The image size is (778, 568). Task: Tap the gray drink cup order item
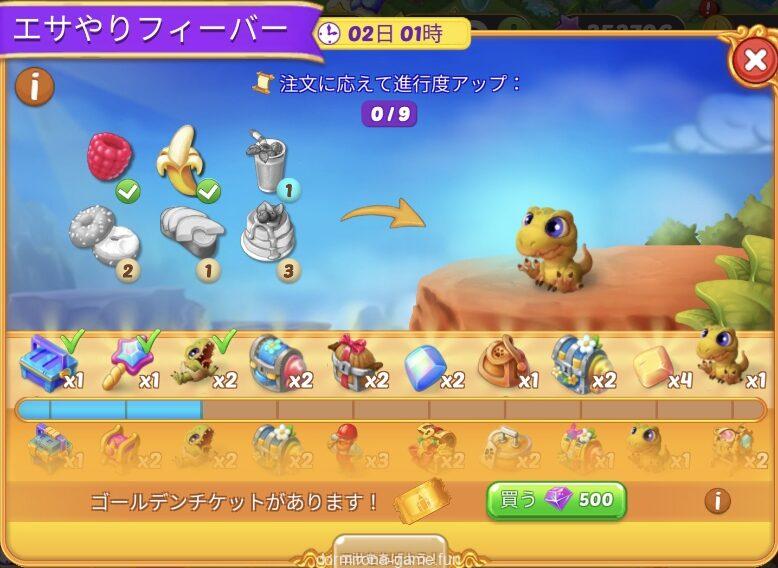264,162
